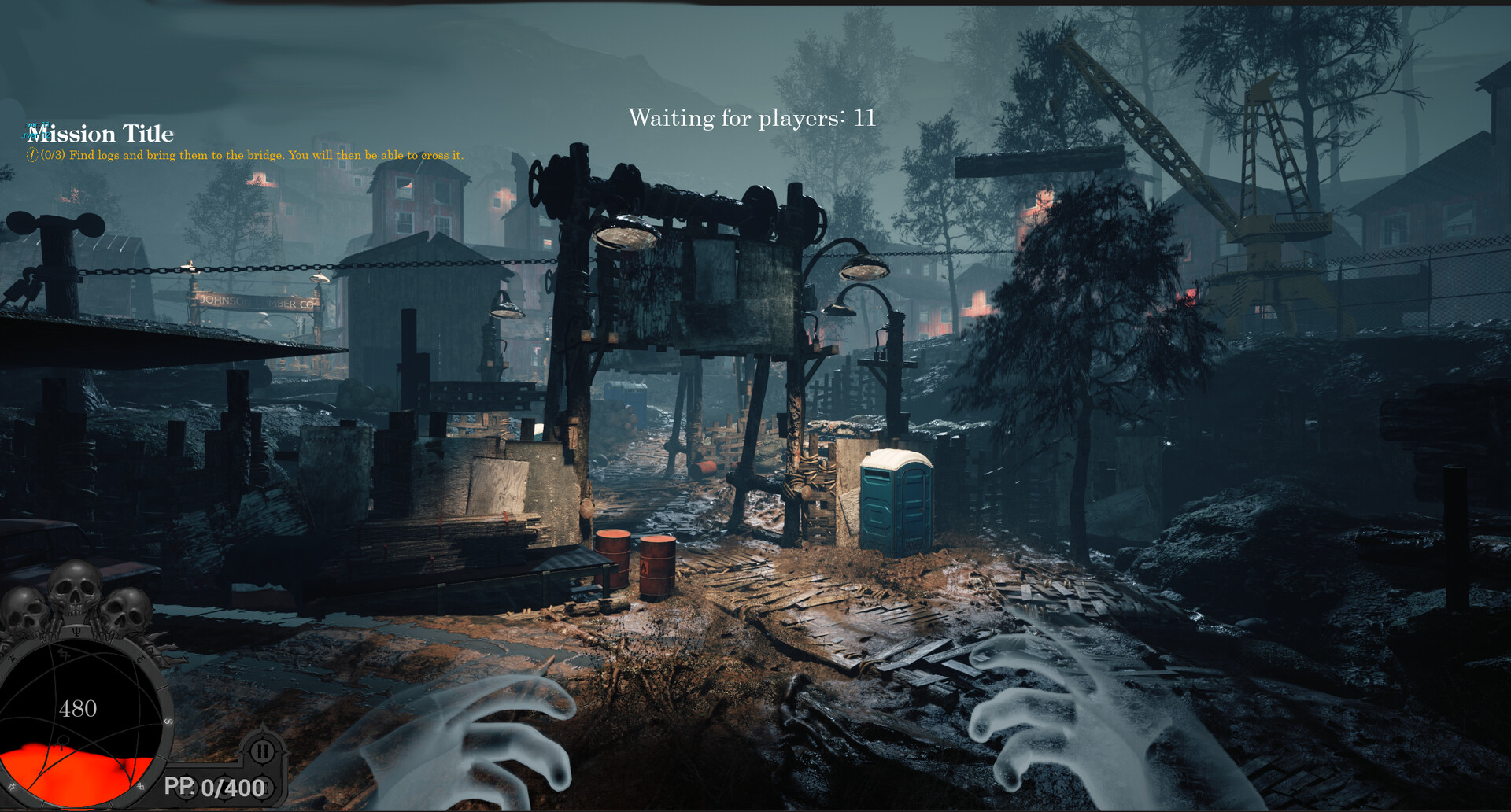Expand the Mission Title header
Viewport: 1511px width, 812px height.
tap(101, 134)
